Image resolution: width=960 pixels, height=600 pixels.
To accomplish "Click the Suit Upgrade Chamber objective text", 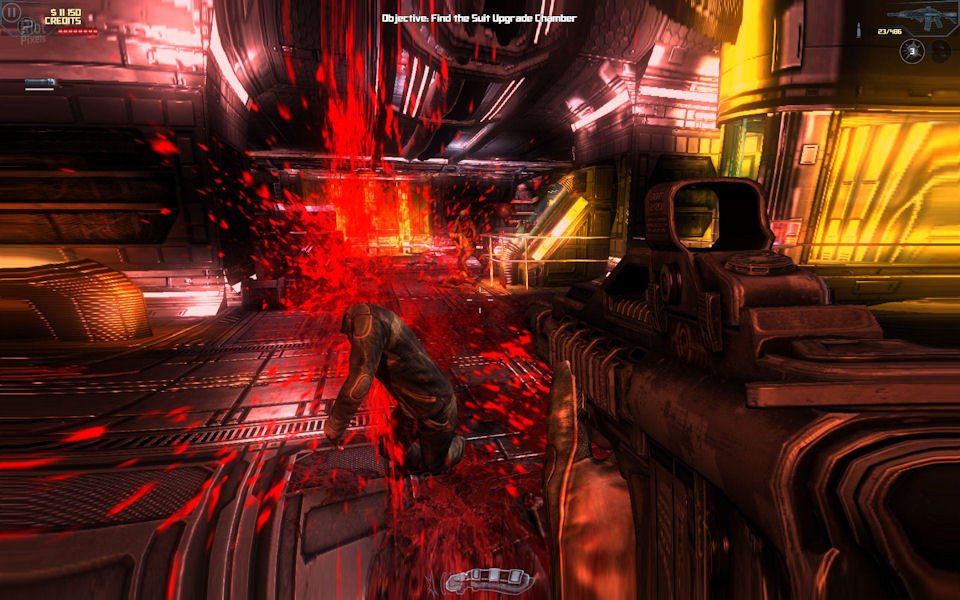I will [x=479, y=18].
